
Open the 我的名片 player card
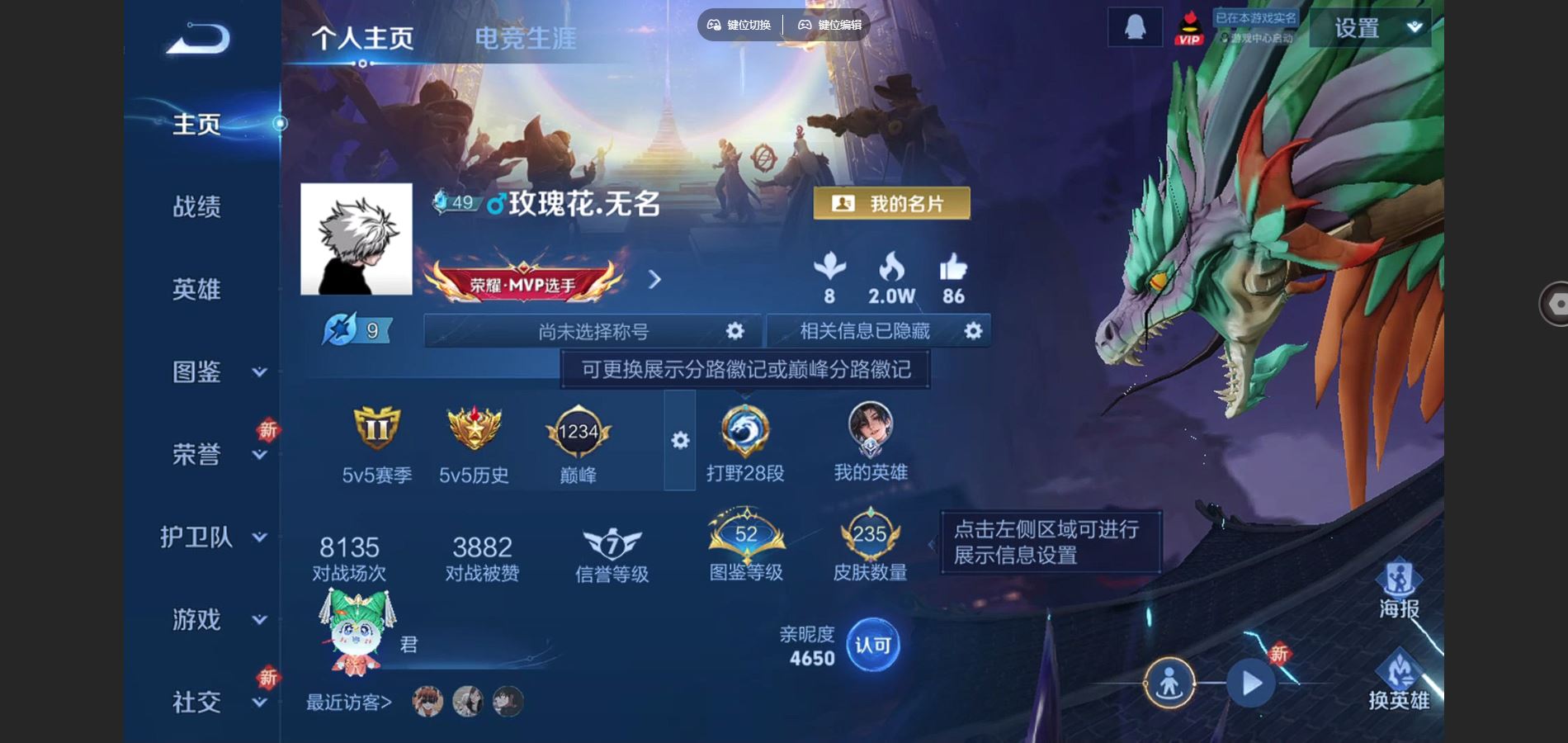click(891, 204)
